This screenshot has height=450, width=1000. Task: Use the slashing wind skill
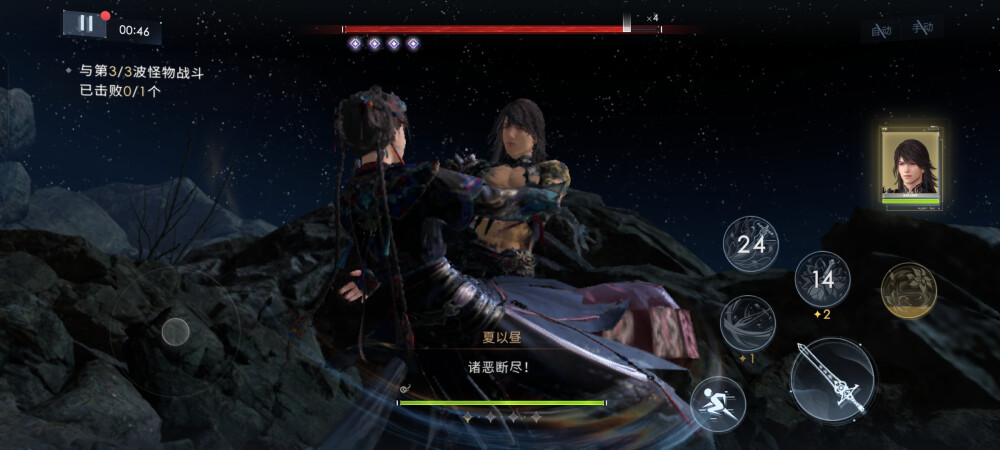(x=747, y=322)
